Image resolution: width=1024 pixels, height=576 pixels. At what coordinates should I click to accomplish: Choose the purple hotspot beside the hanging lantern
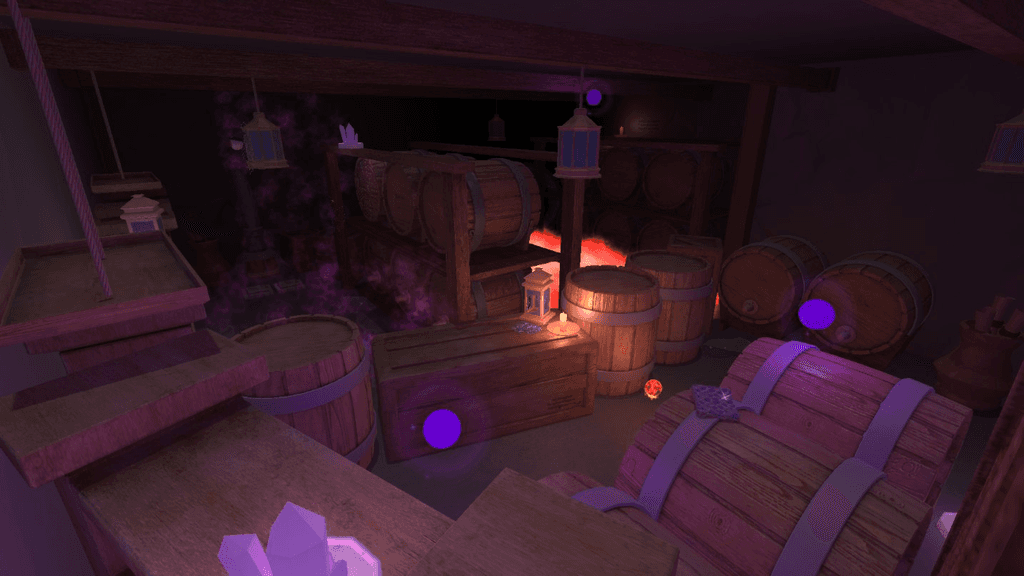point(593,97)
